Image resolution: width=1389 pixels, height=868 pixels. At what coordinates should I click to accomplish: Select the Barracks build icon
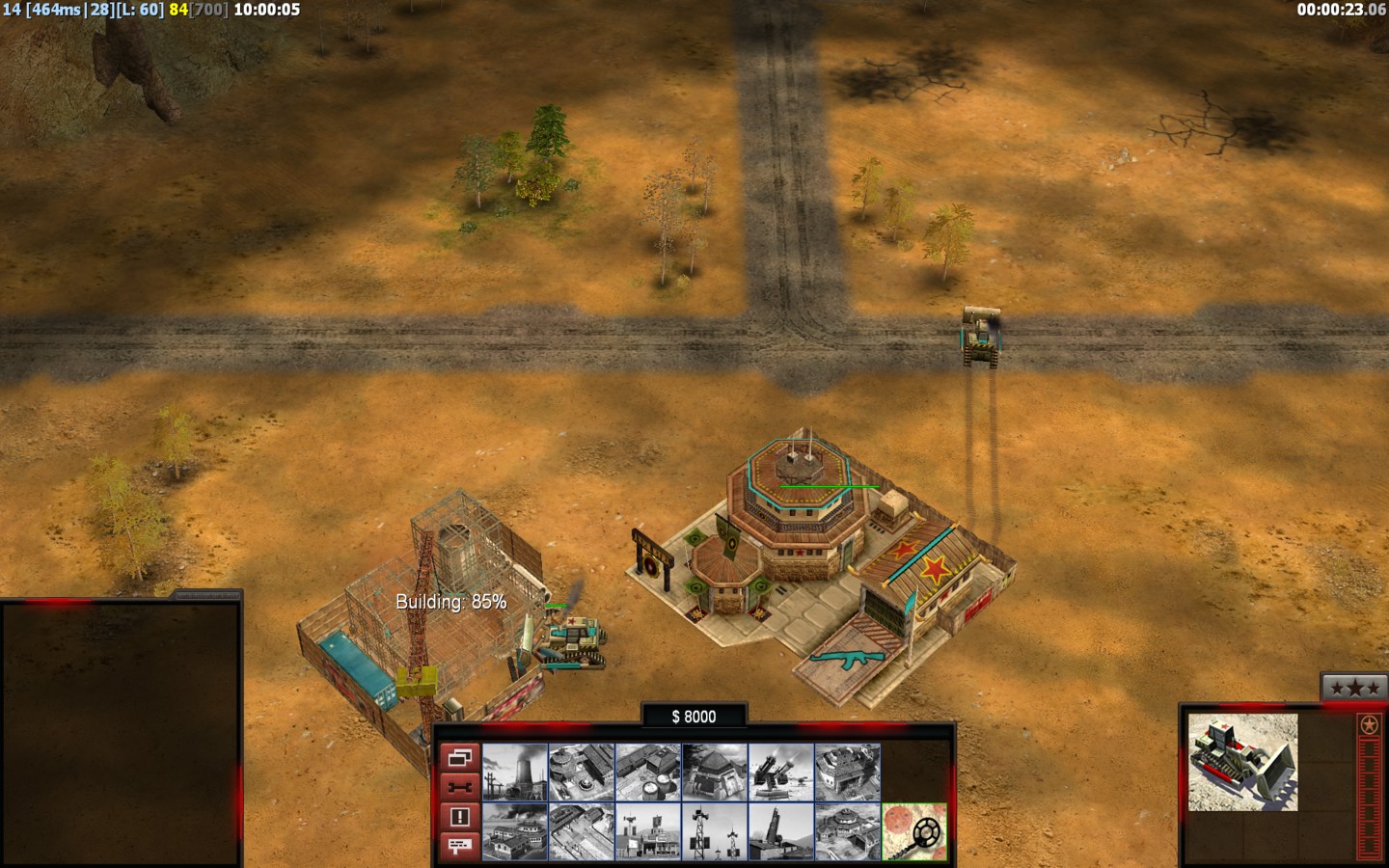coord(582,772)
